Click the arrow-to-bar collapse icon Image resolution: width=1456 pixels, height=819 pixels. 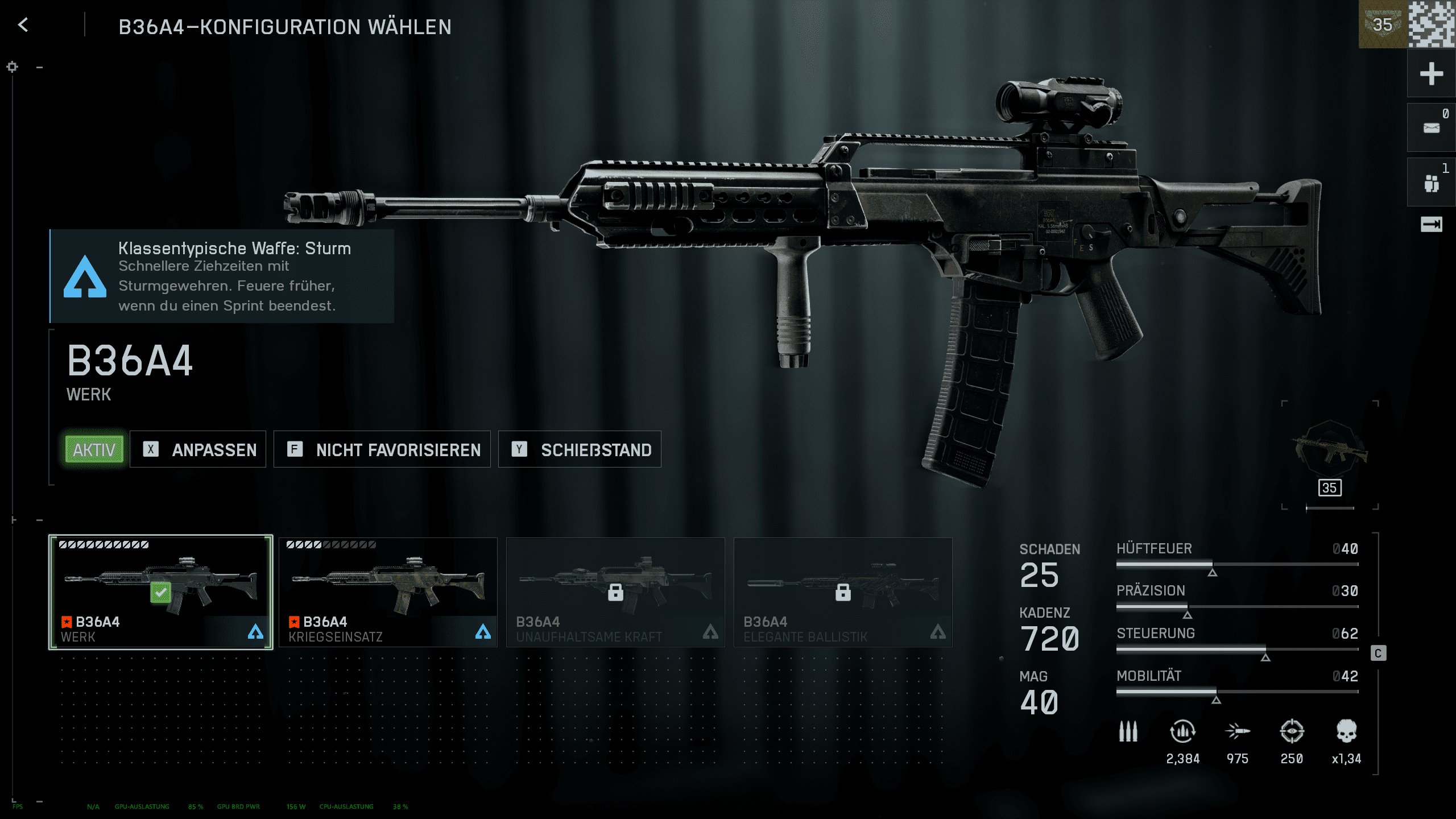pyautogui.click(x=1431, y=225)
